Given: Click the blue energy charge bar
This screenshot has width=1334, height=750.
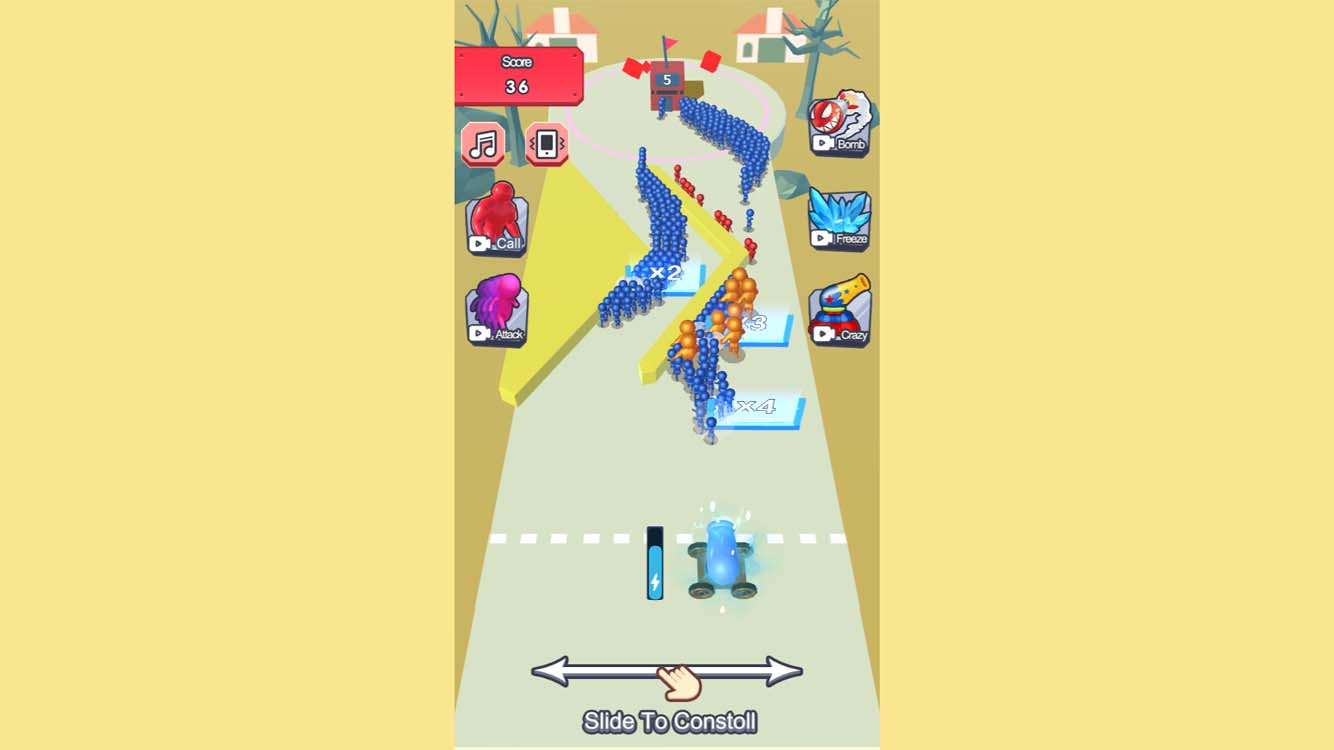Looking at the screenshot, I should point(653,560).
